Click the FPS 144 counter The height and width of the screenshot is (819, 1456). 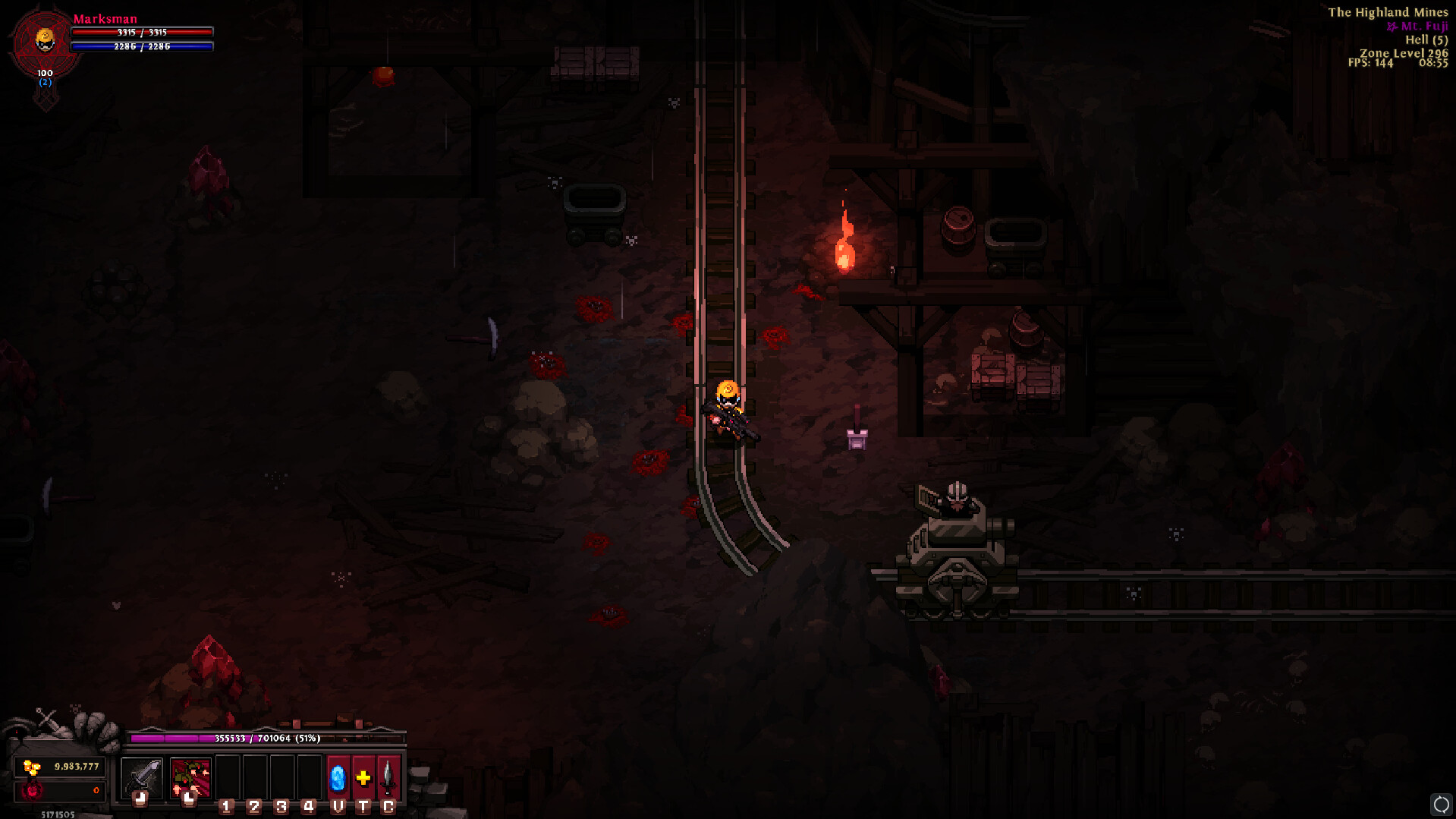pos(1370,63)
